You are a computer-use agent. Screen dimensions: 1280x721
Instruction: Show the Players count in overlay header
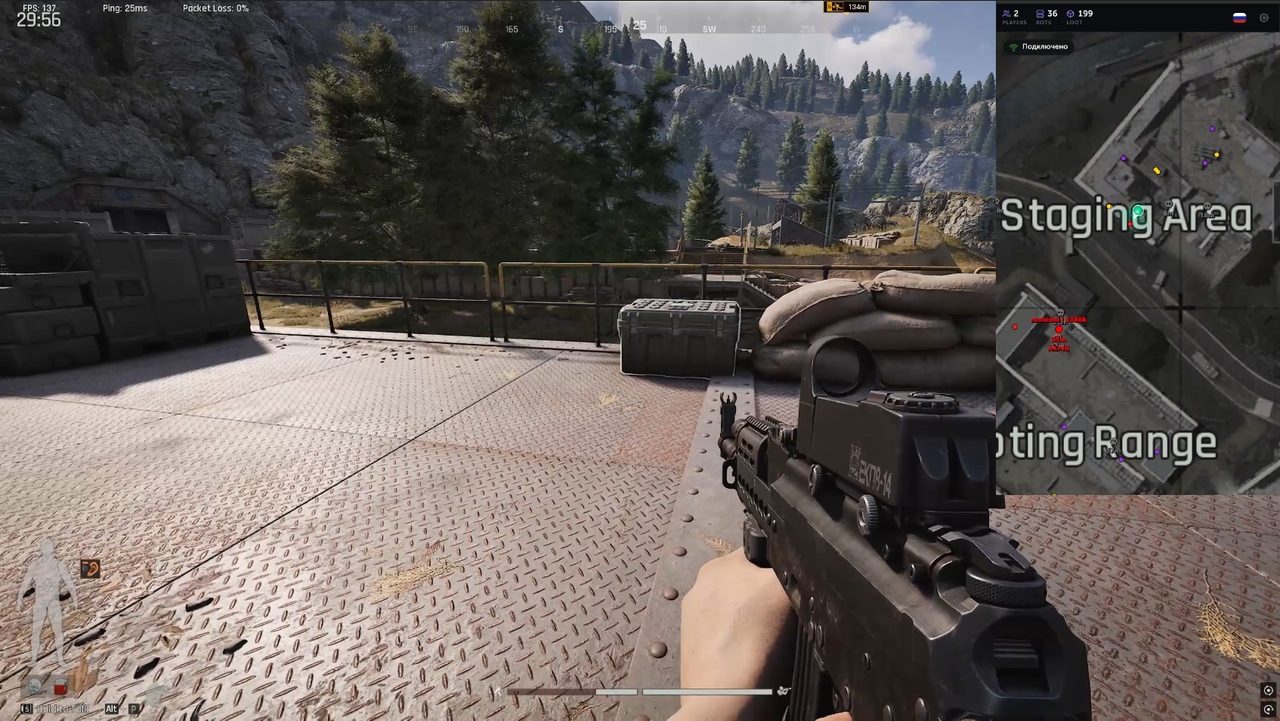tap(1014, 17)
